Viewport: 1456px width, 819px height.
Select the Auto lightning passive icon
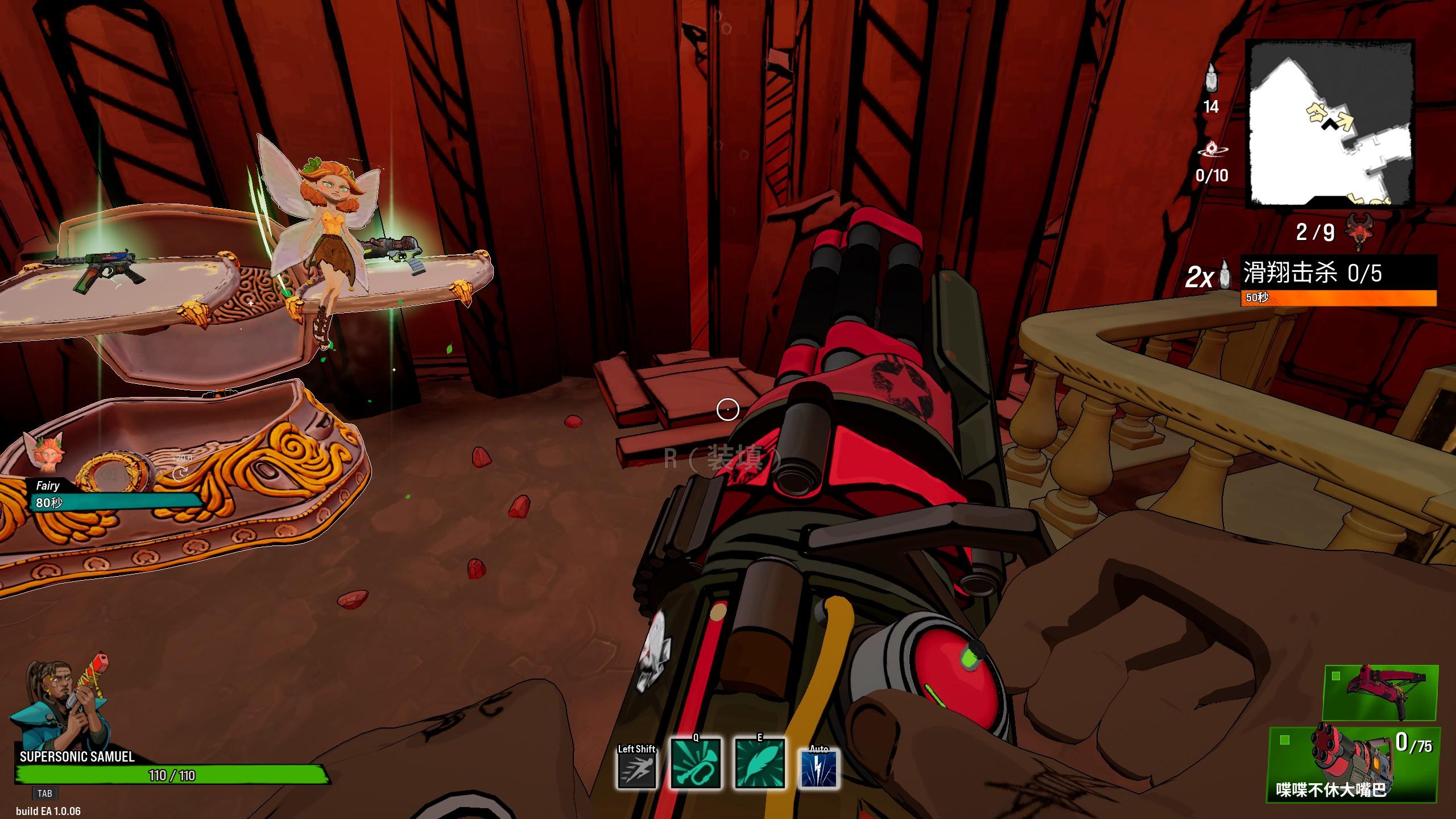pyautogui.click(x=819, y=768)
